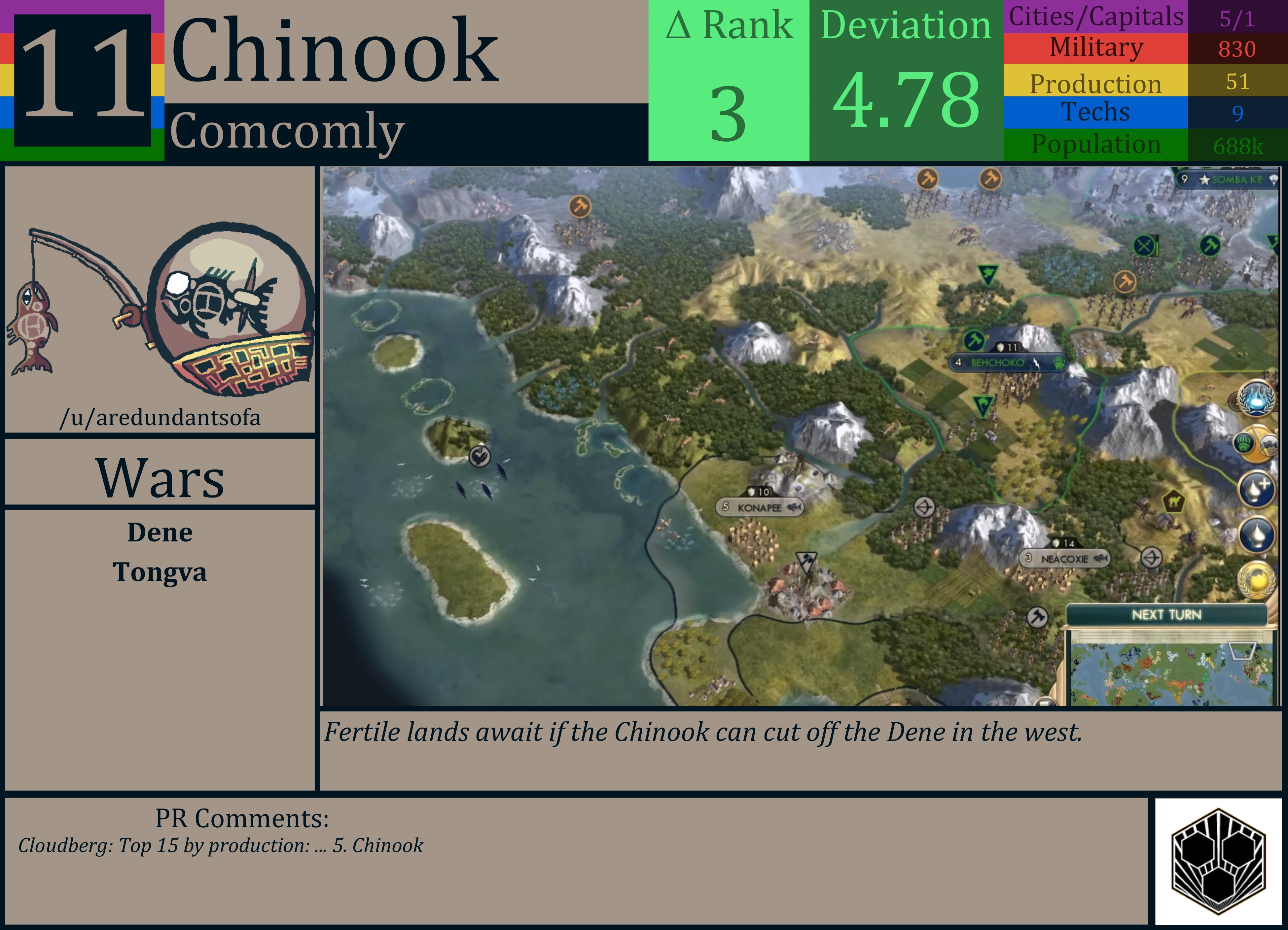Open the sword unit-needs-orders notification icon
Image resolution: width=1288 pixels, height=930 pixels.
point(1256,443)
